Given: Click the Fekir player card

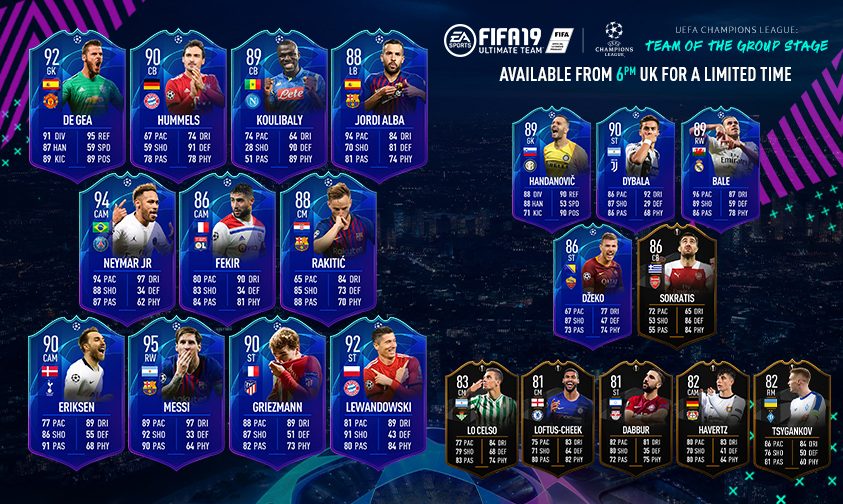Looking at the screenshot, I should [x=226, y=246].
